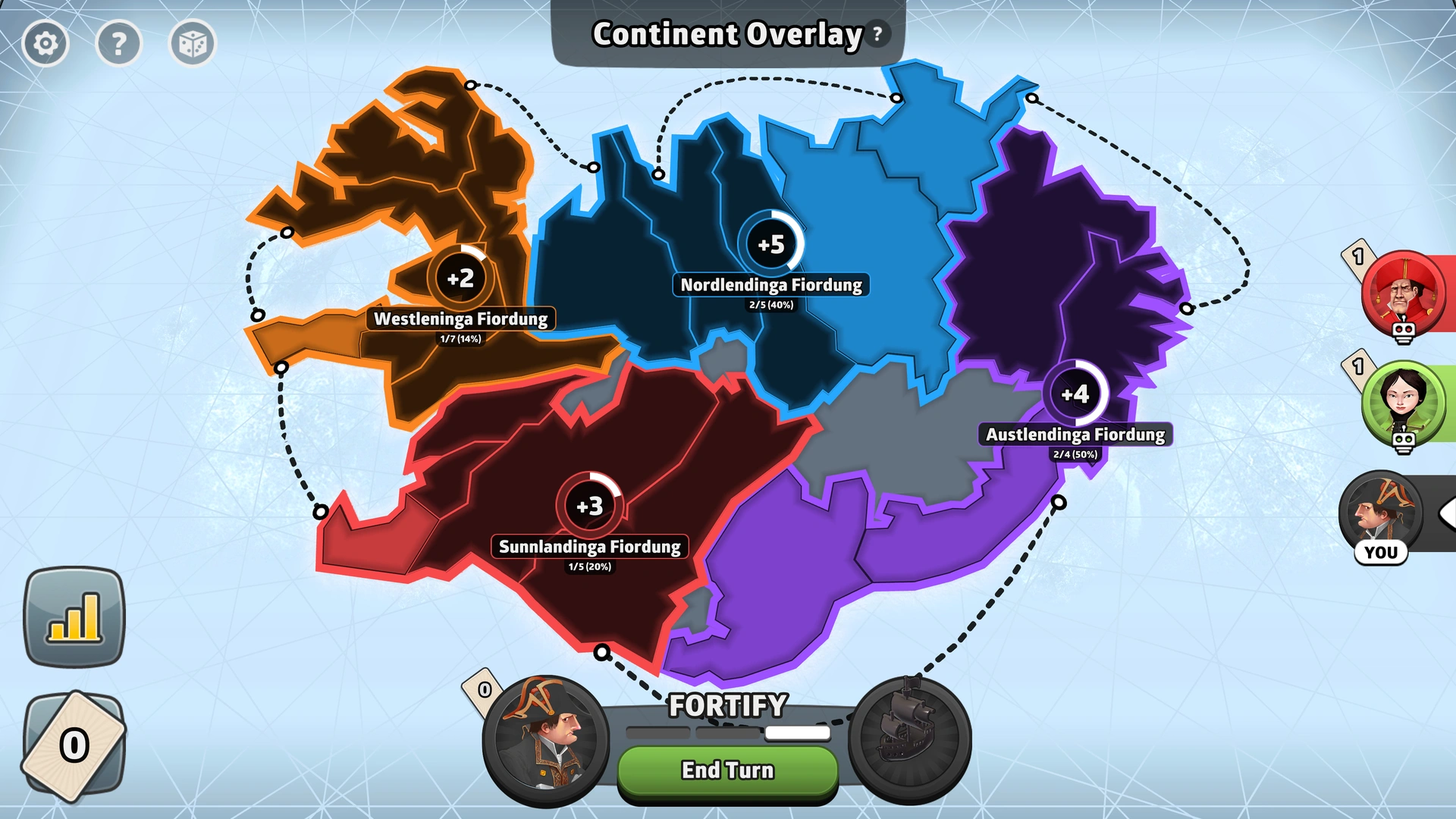Open the help question mark
Screen dimensions: 1456x819
119,43
